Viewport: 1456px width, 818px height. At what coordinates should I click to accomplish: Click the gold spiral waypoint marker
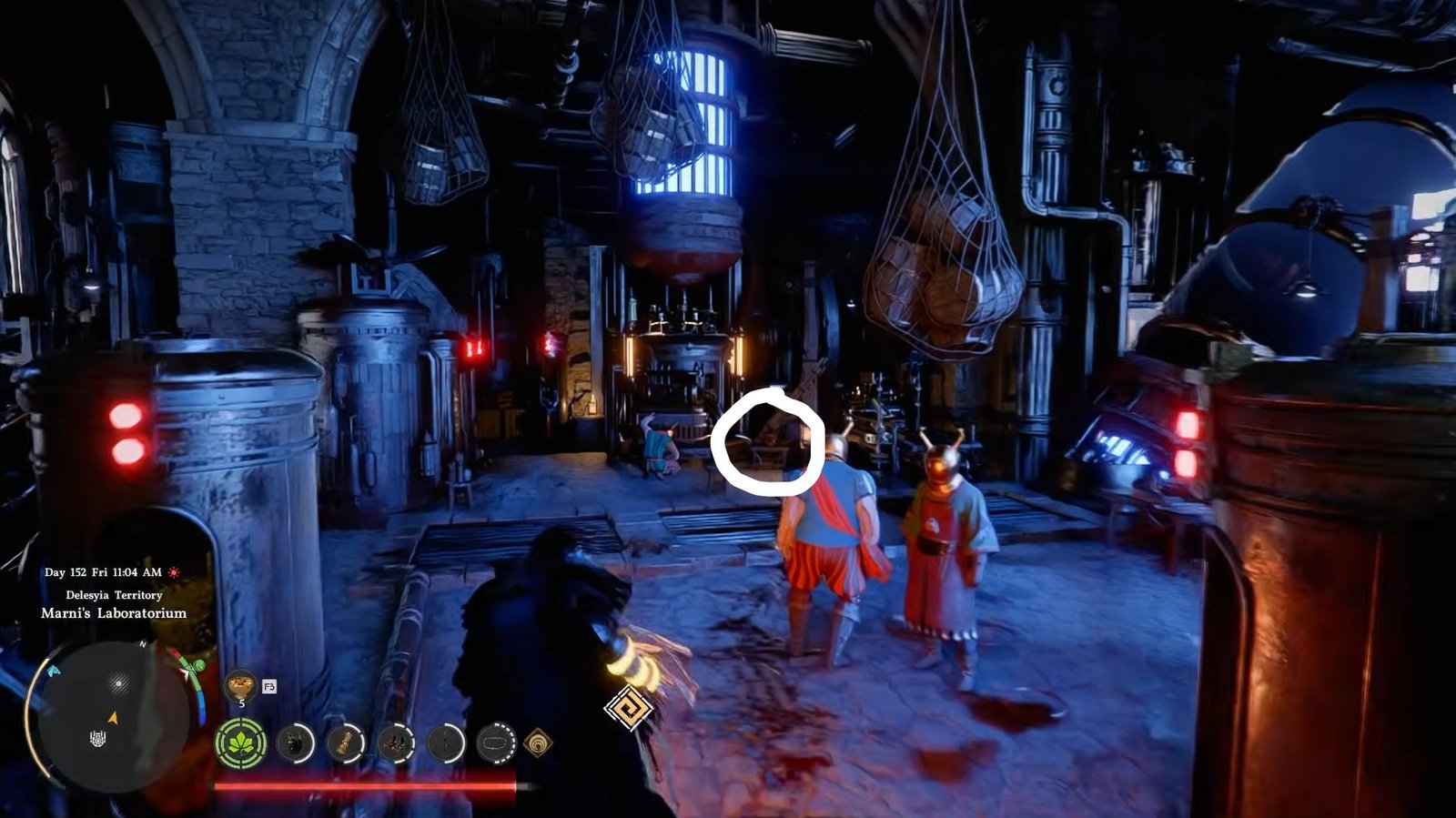point(628,706)
